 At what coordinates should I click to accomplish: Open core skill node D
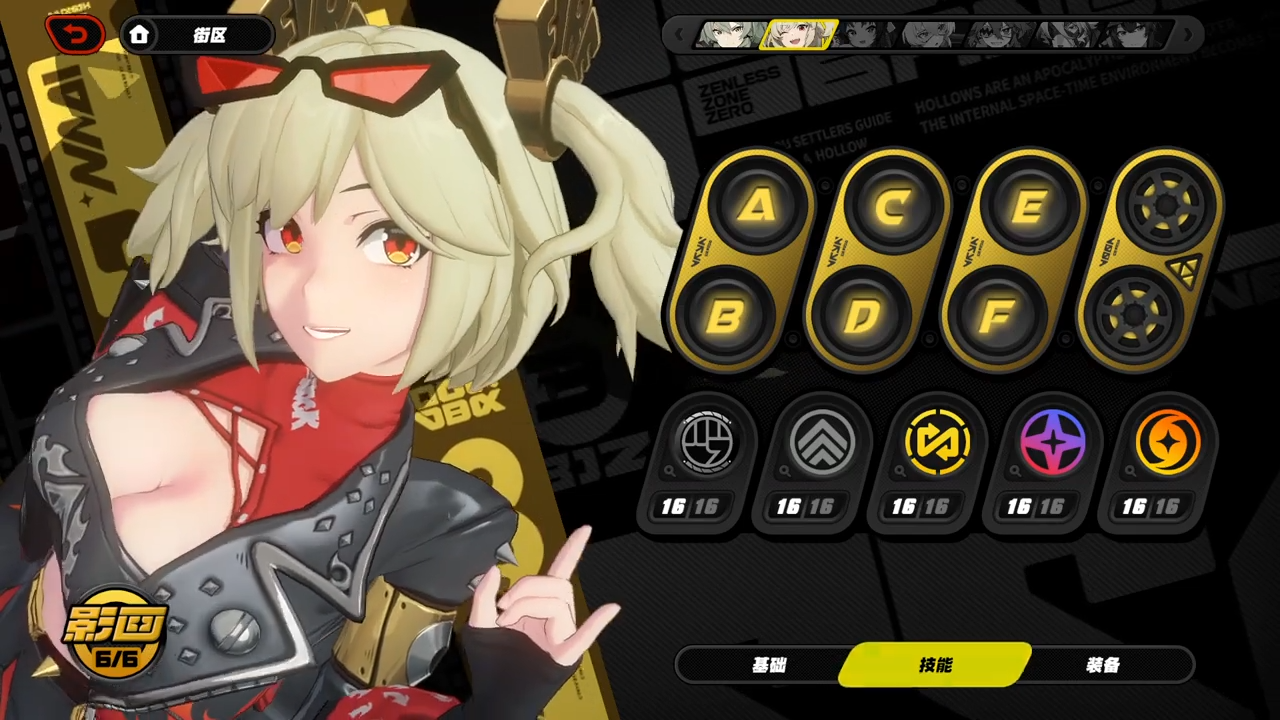point(860,317)
